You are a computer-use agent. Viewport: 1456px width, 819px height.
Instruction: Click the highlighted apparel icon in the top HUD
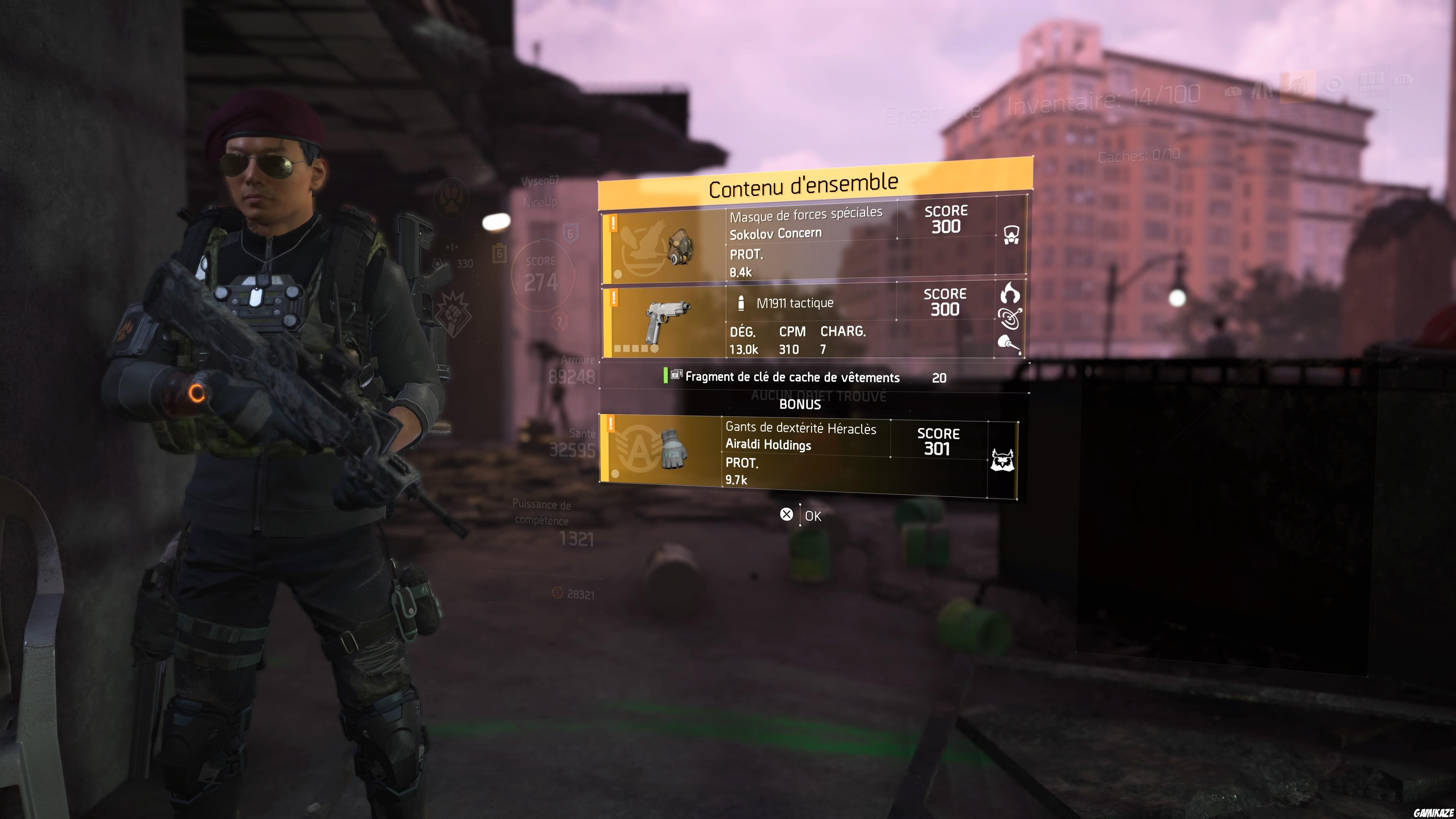point(1298,88)
